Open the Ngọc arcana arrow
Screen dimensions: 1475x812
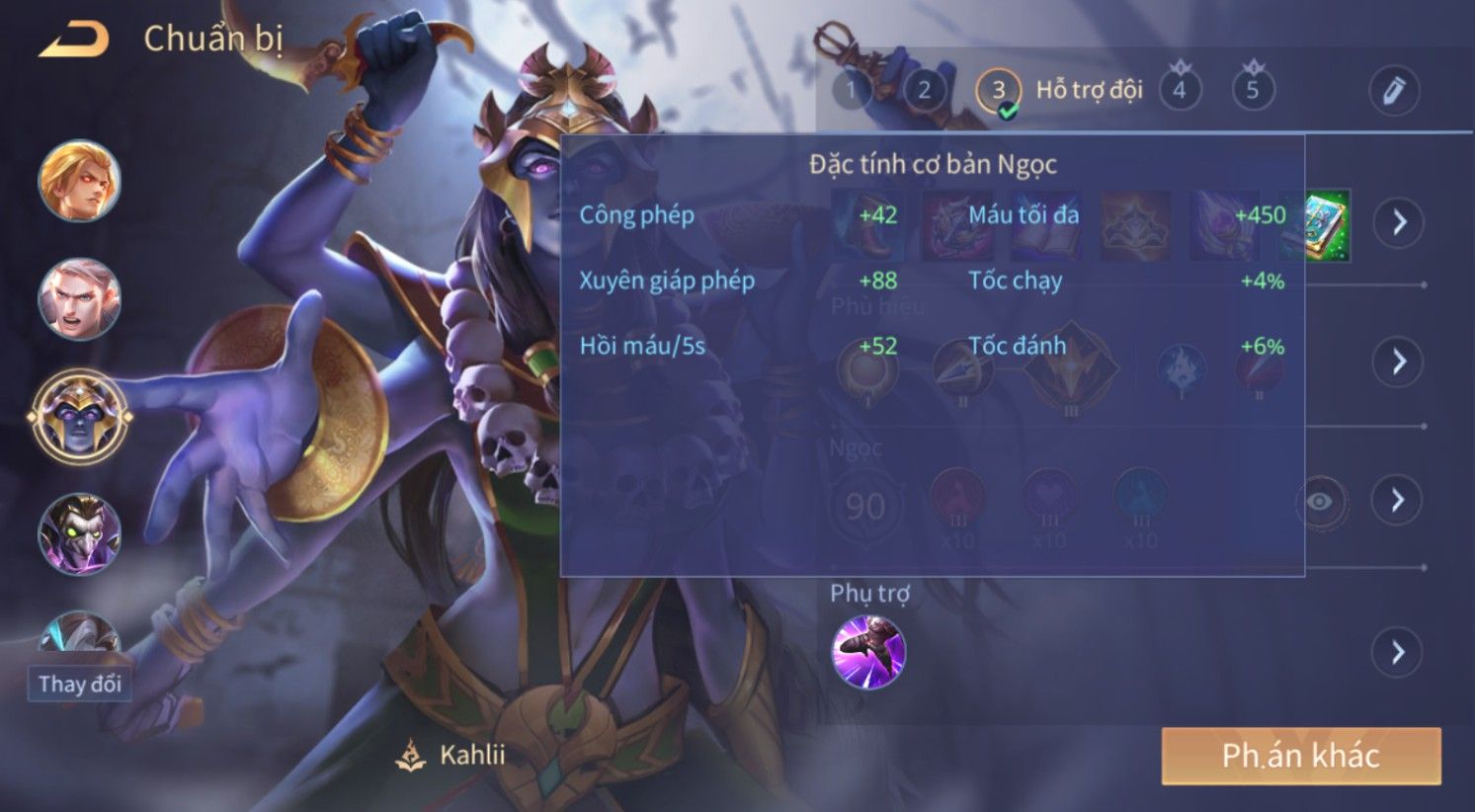pyautogui.click(x=1397, y=500)
